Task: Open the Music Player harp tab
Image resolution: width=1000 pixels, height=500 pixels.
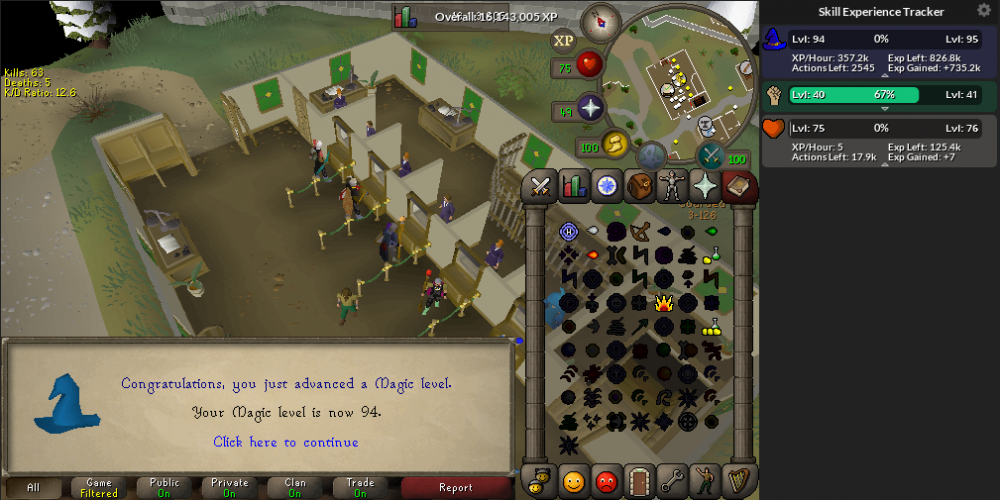Action: coord(740,478)
